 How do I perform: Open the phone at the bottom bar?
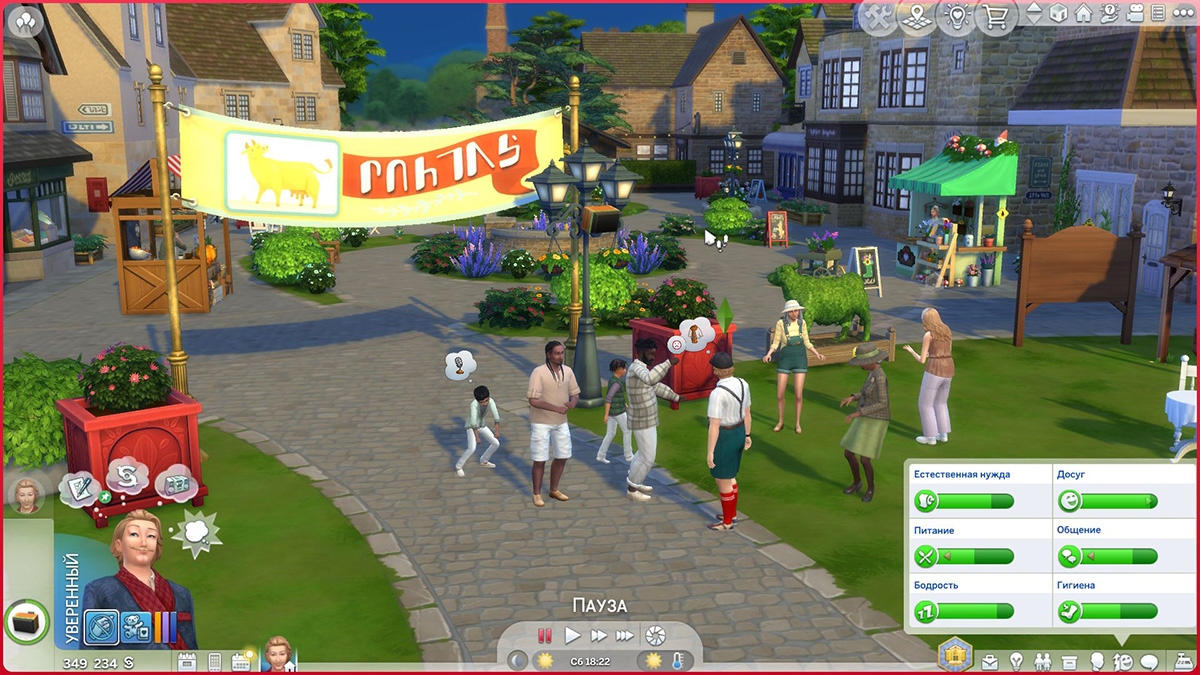pos(214,661)
